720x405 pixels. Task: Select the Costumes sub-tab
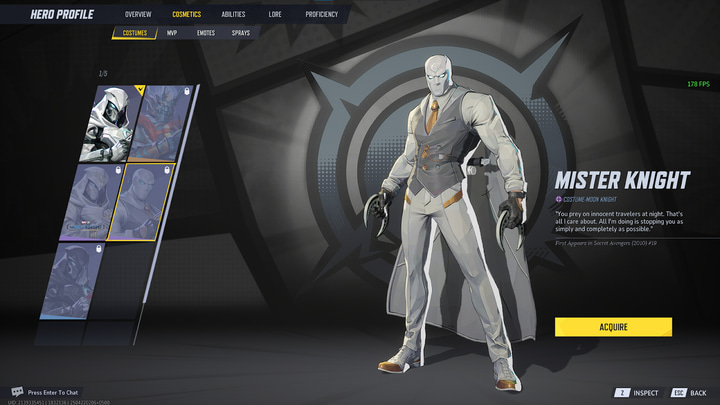(x=135, y=33)
